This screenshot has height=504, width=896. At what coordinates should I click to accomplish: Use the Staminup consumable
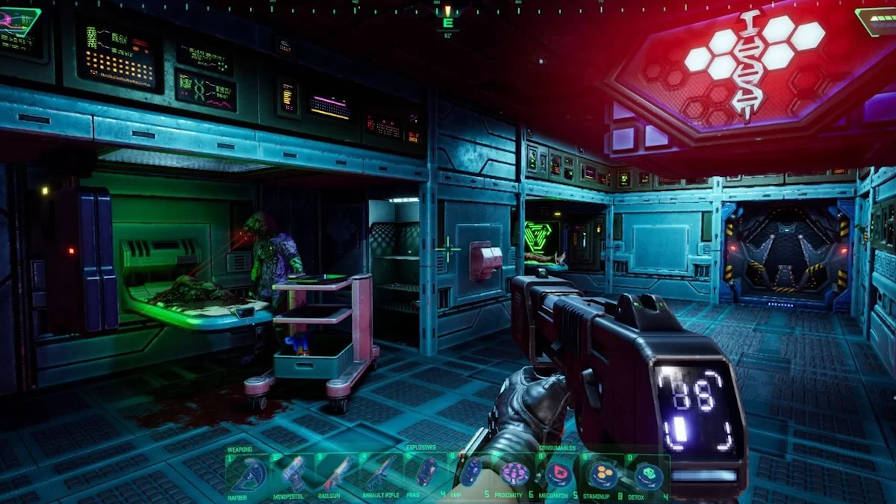(x=603, y=473)
